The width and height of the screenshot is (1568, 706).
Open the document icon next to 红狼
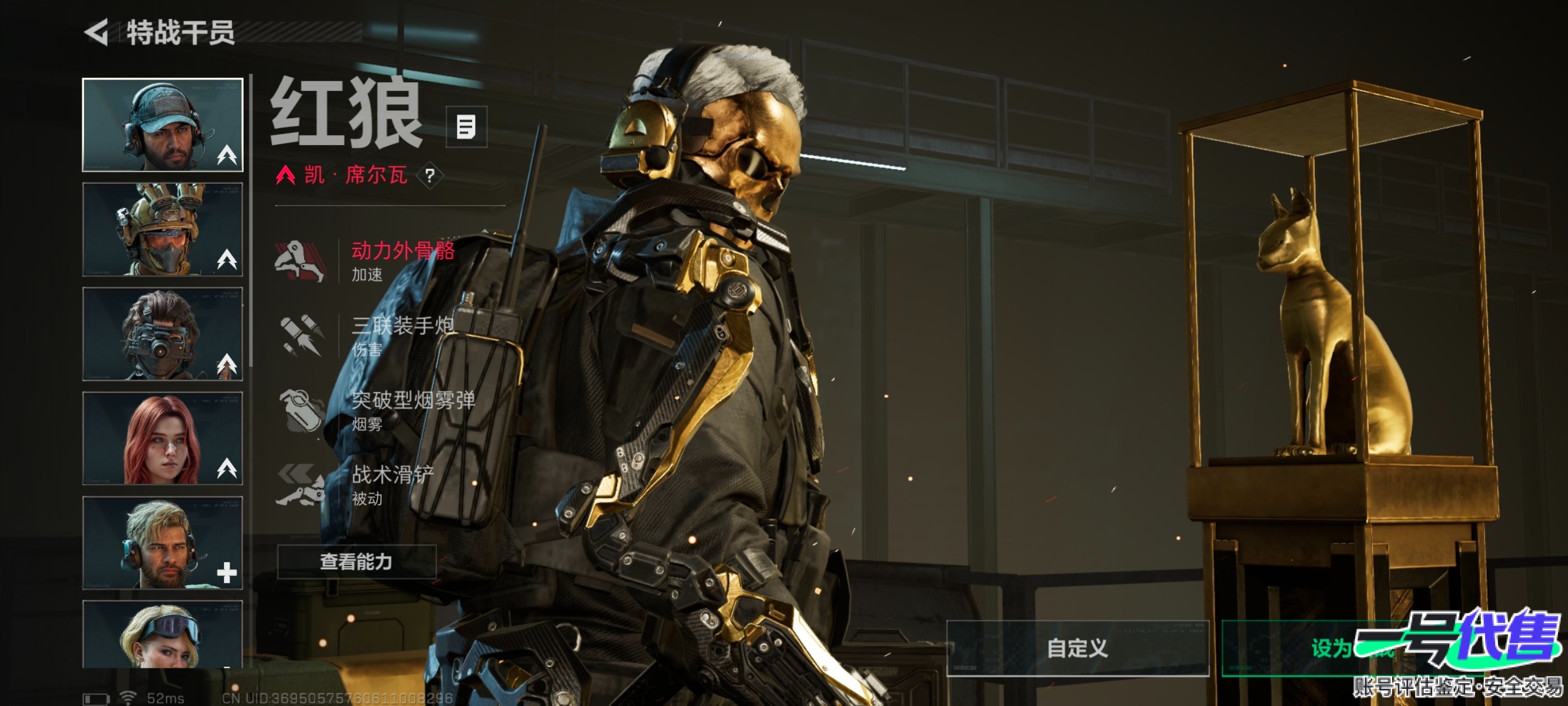(x=466, y=127)
